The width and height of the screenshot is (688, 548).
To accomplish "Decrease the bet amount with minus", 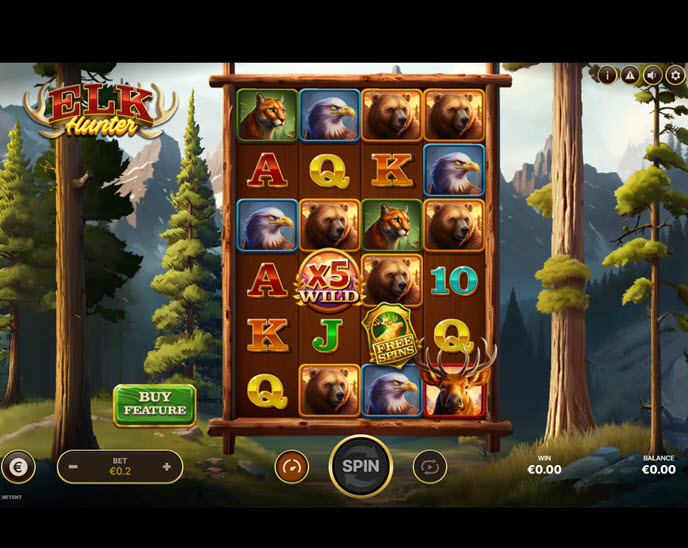I will click(x=74, y=466).
